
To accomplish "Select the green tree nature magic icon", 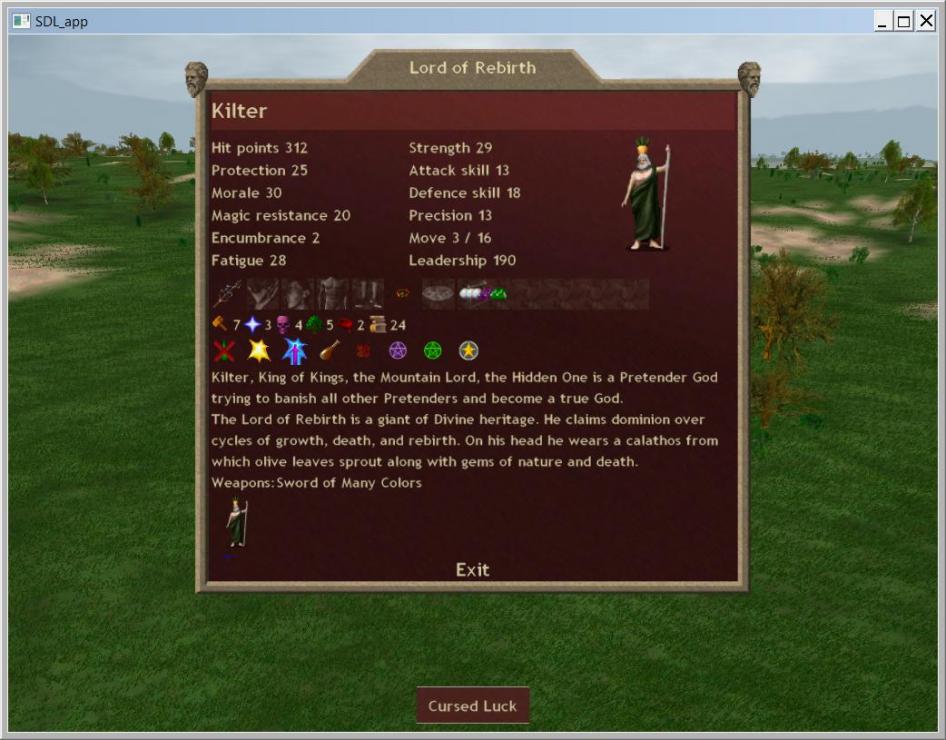I will (x=314, y=325).
